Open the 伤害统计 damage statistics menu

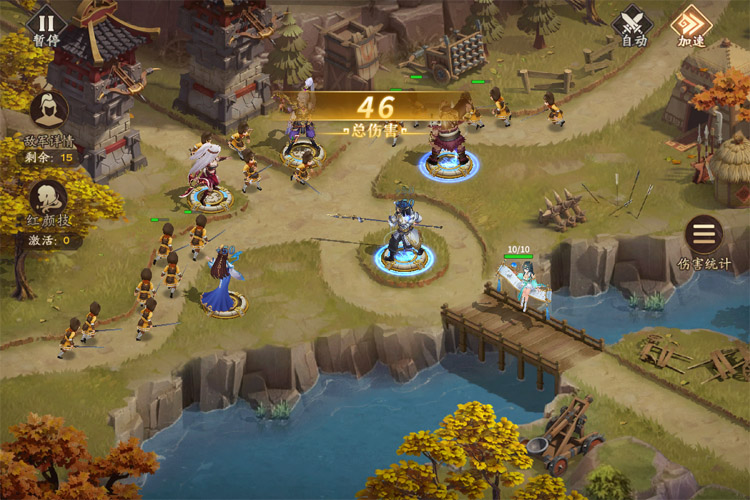[704, 236]
